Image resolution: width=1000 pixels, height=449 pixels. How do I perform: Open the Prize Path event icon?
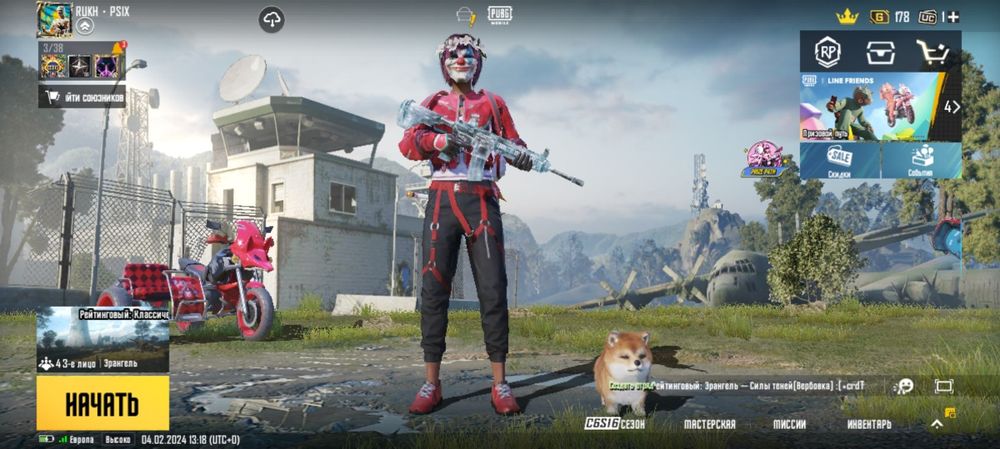[x=765, y=159]
